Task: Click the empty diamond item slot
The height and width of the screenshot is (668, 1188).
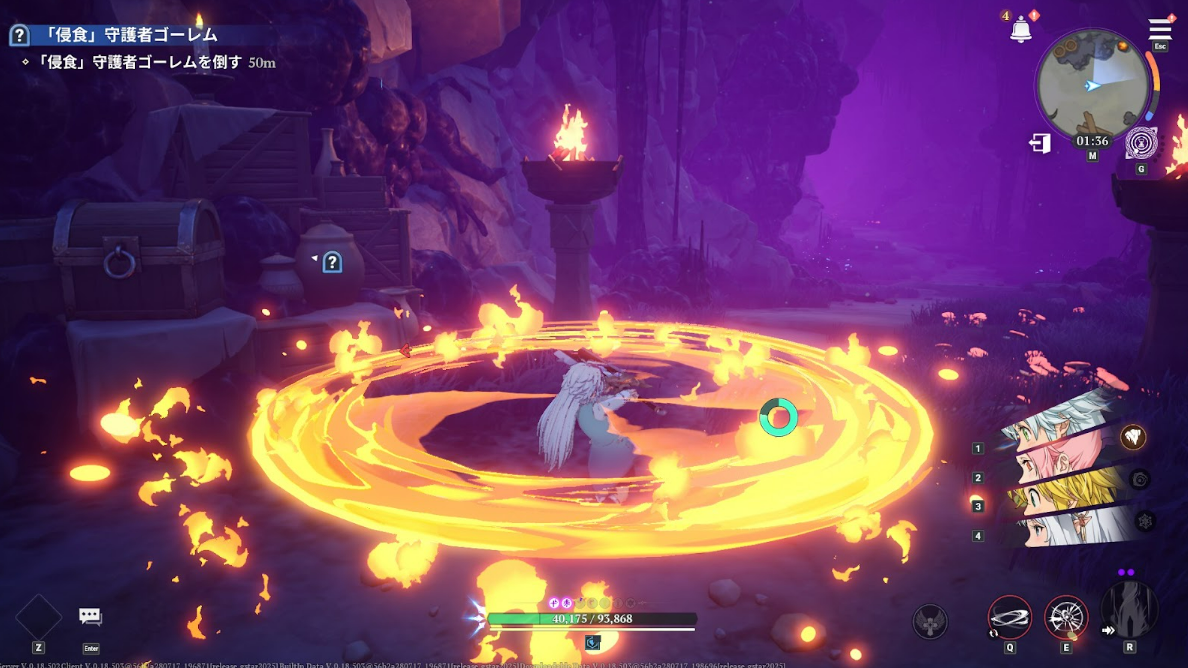Action: pos(39,617)
